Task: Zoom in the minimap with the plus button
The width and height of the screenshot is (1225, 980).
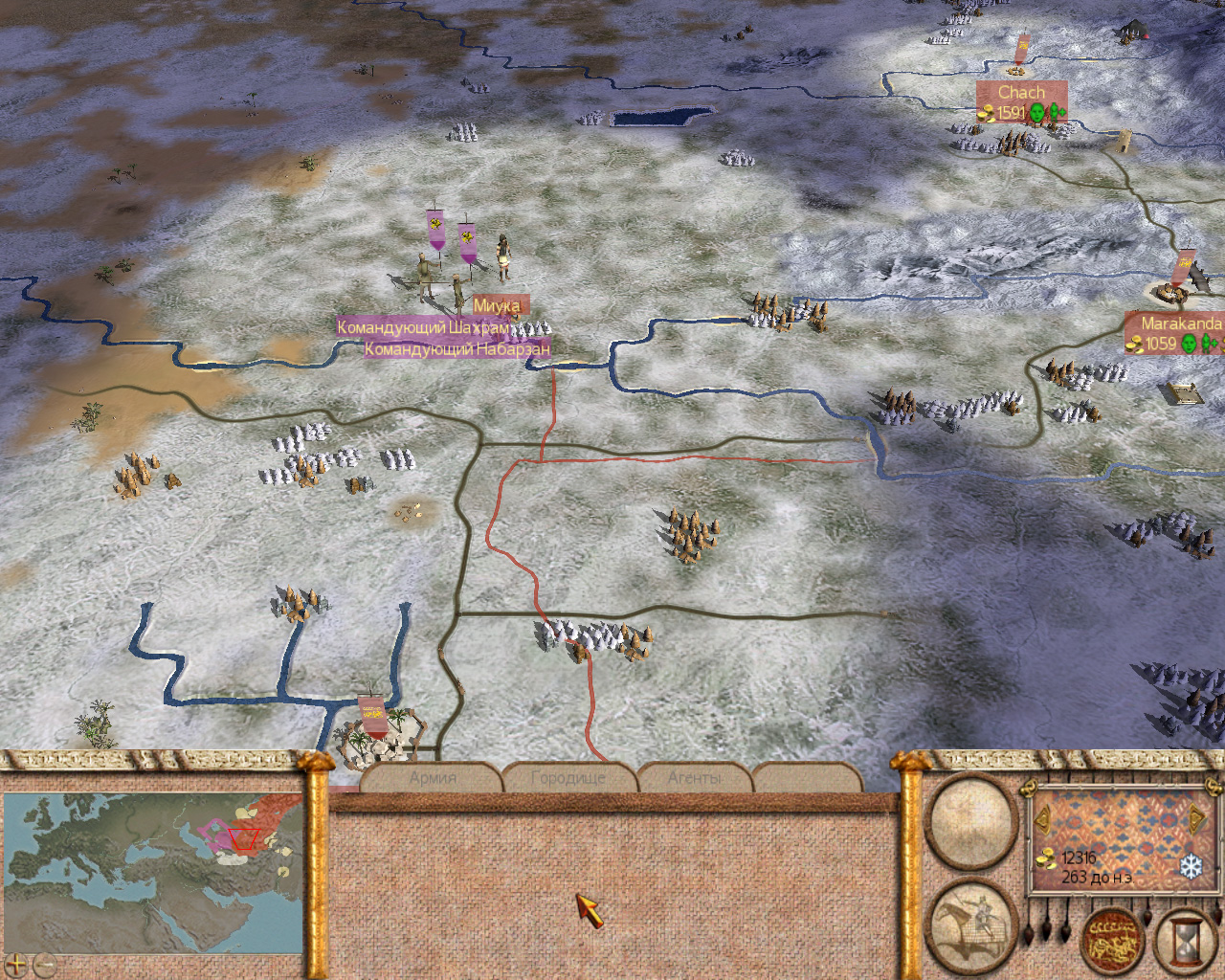Action: pyautogui.click(x=16, y=965)
